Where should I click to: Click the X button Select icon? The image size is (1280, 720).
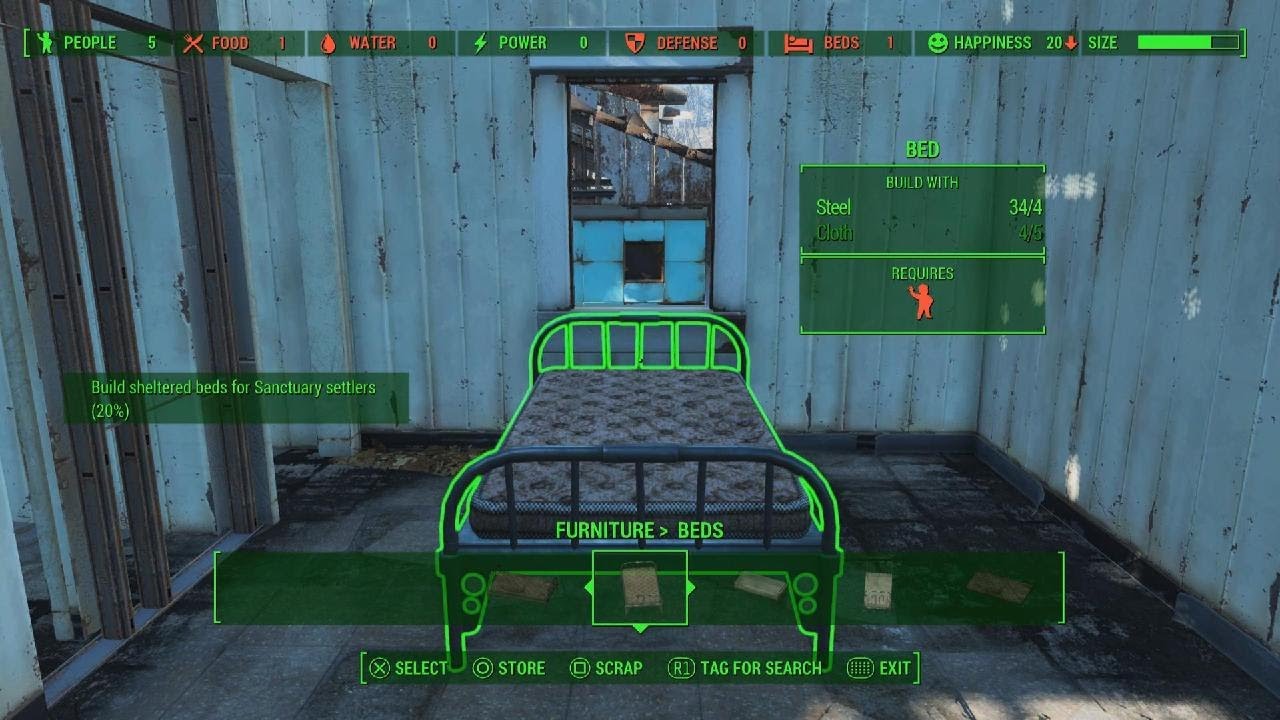coord(378,668)
